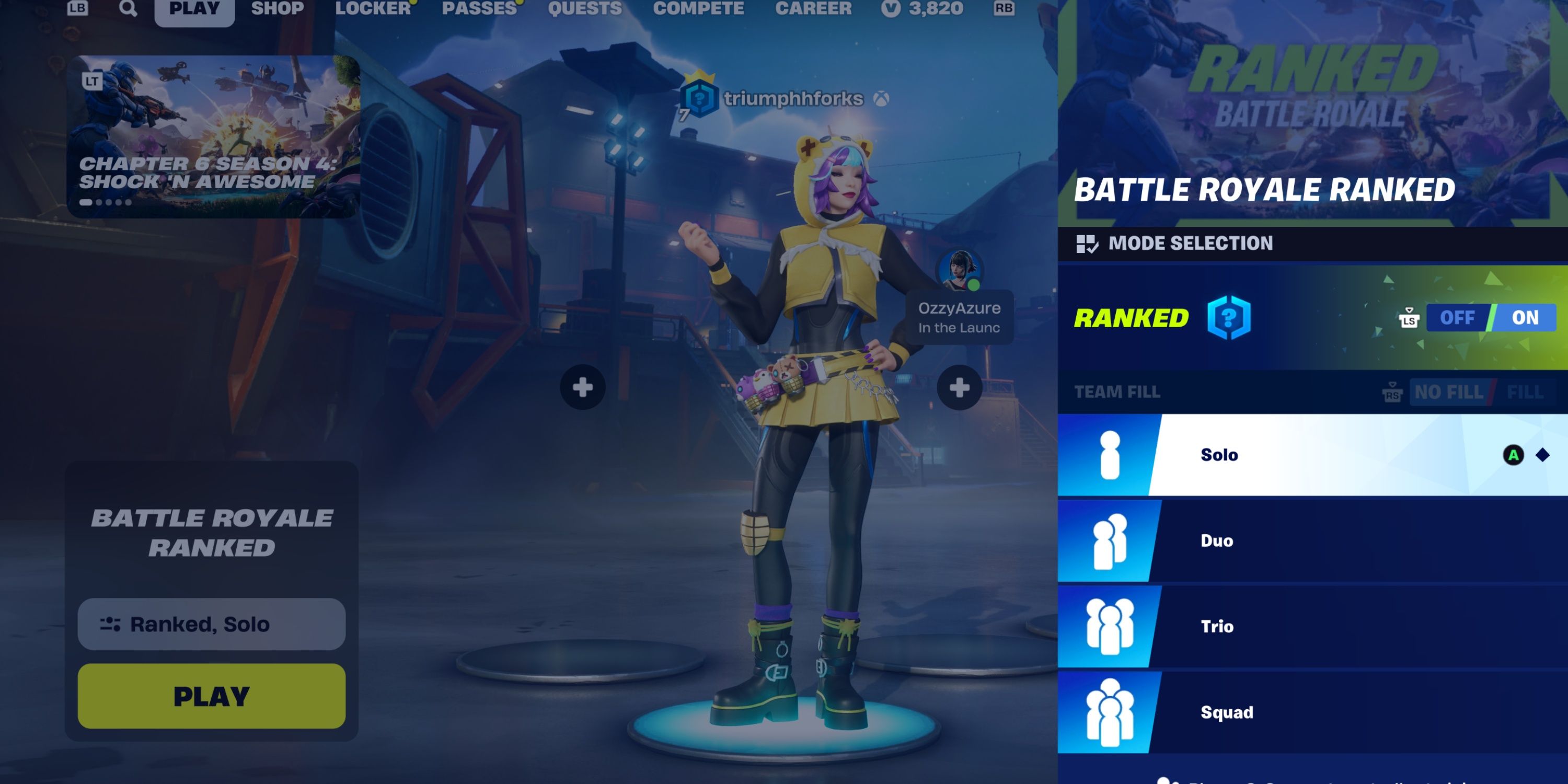Click the left plus icon to invite a player
Viewport: 1568px width, 784px height.
[582, 388]
